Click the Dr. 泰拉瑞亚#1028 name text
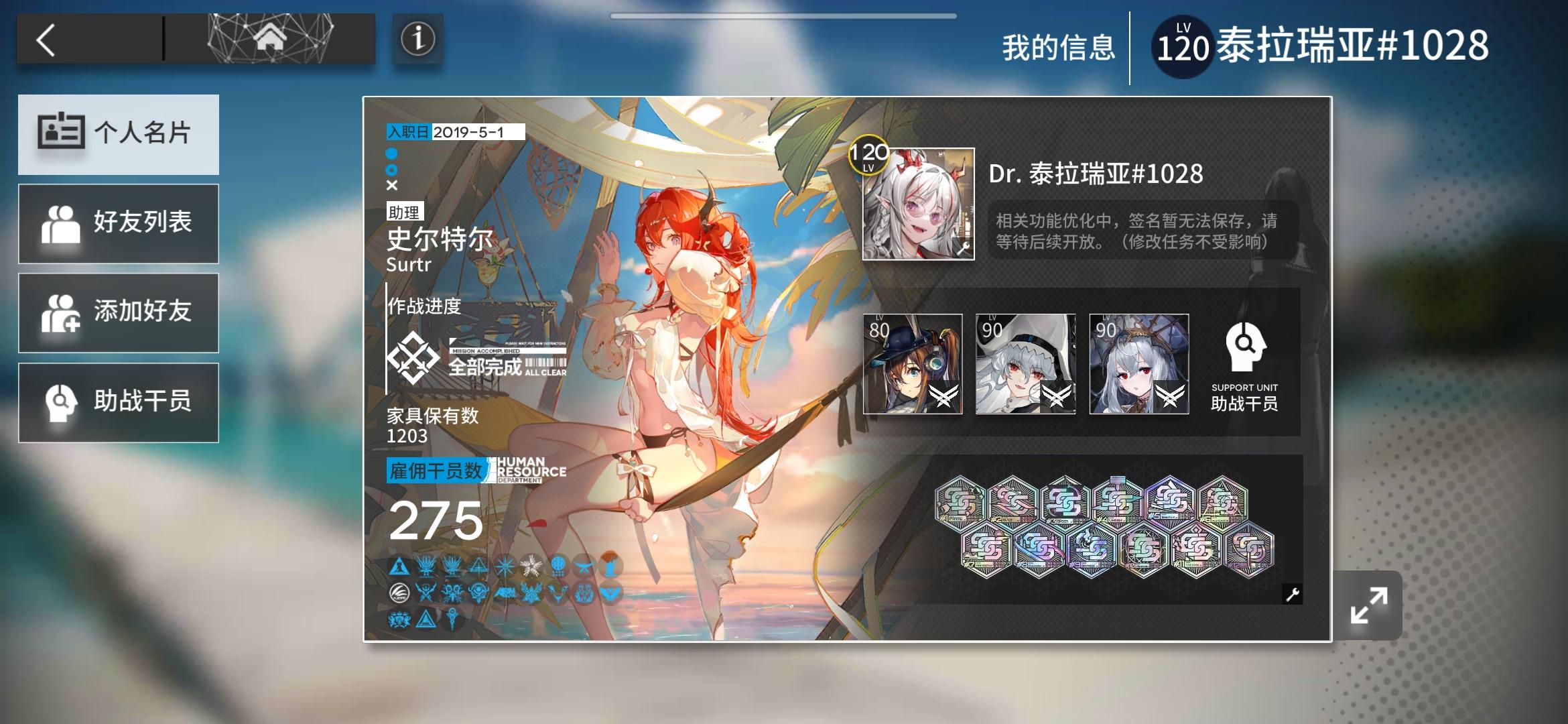Screen dimensions: 1568x724 1096,173
